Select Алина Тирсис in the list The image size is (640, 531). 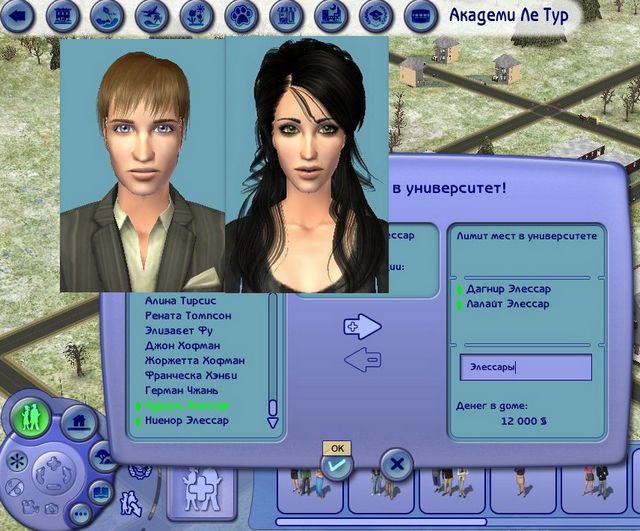(x=180, y=300)
